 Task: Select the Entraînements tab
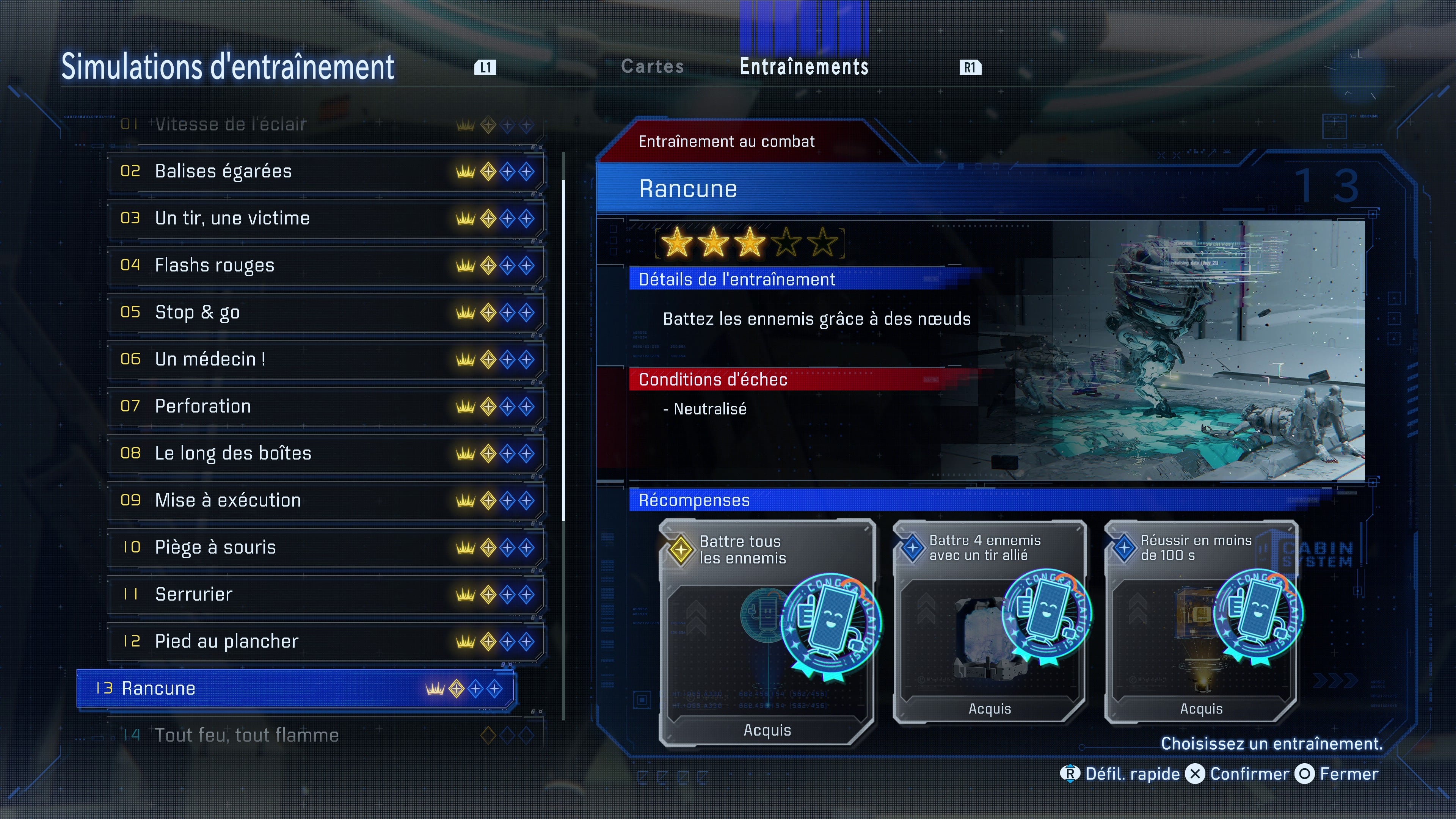[x=804, y=67]
